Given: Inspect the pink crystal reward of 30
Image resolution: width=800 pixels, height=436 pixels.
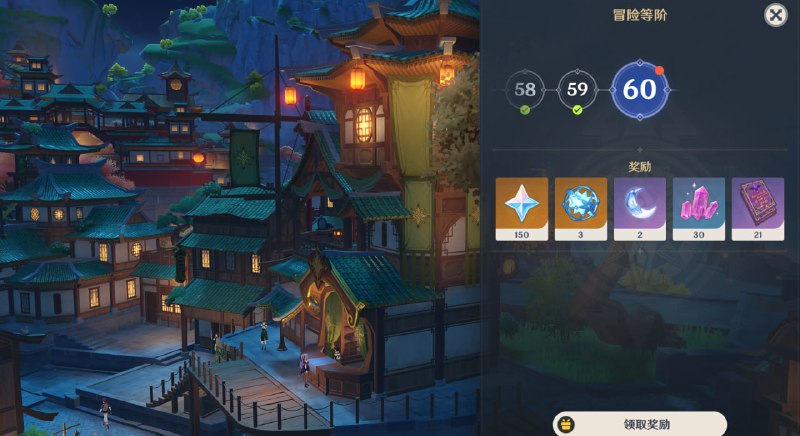Looking at the screenshot, I should (x=699, y=208).
